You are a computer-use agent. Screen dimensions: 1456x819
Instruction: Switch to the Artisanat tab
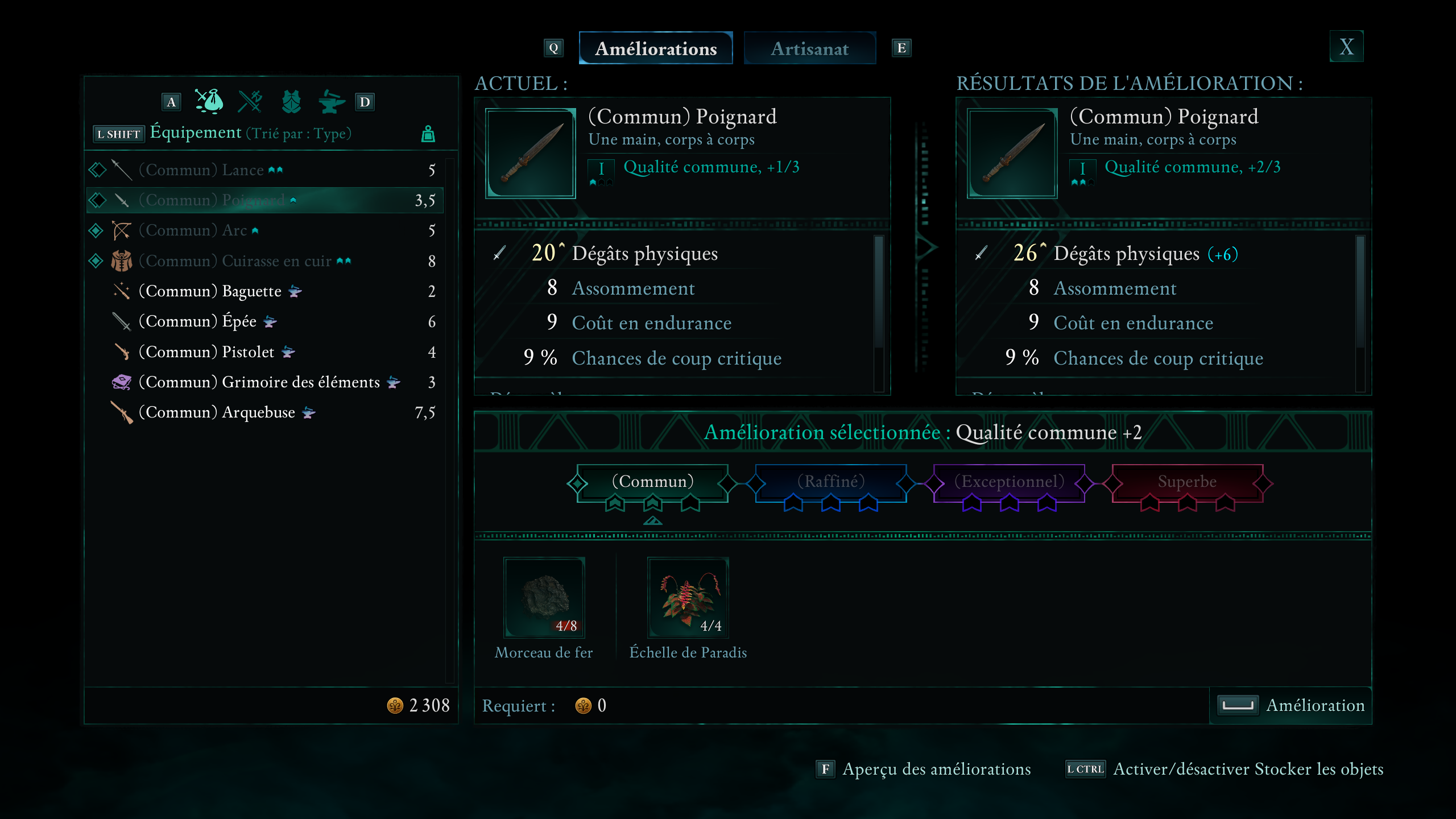coord(809,49)
